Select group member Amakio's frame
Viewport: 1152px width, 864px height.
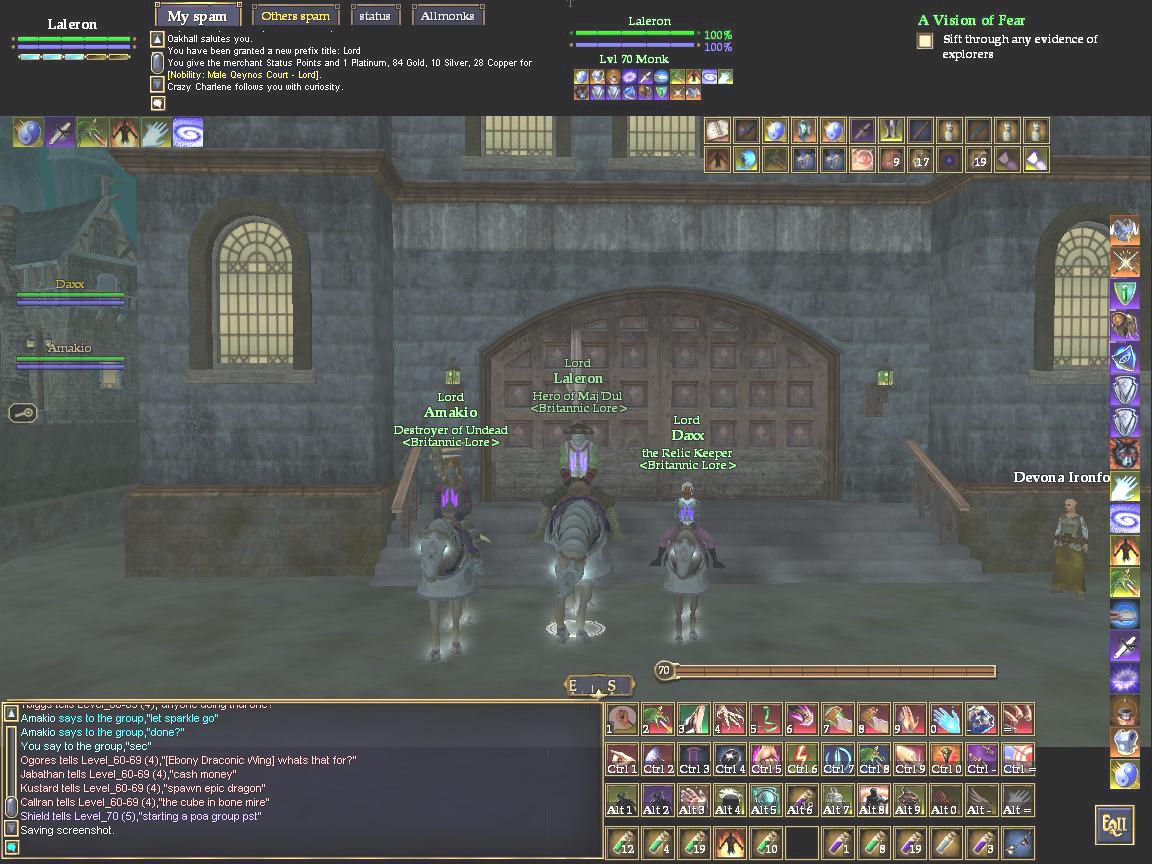pyautogui.click(x=70, y=355)
